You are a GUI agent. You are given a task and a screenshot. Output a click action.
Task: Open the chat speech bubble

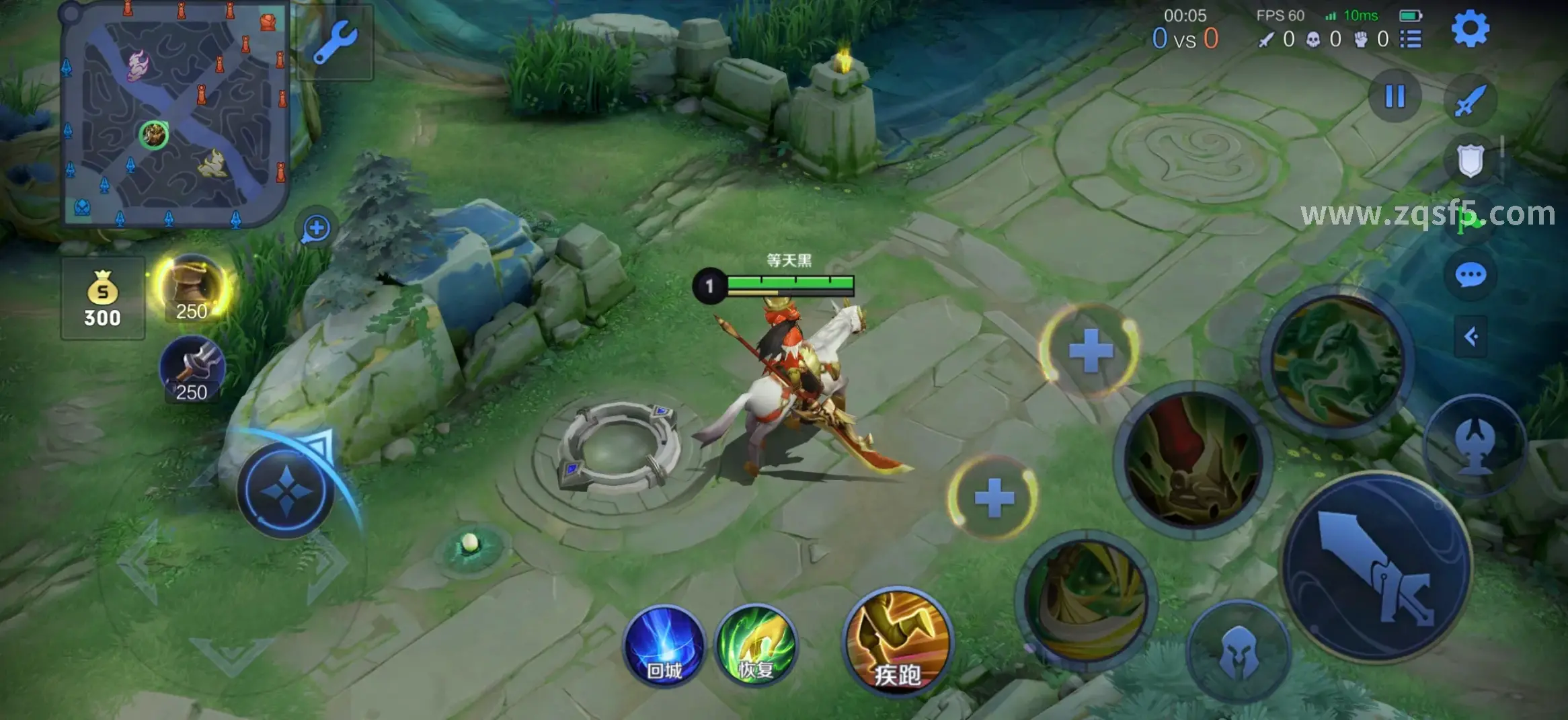[x=1471, y=275]
